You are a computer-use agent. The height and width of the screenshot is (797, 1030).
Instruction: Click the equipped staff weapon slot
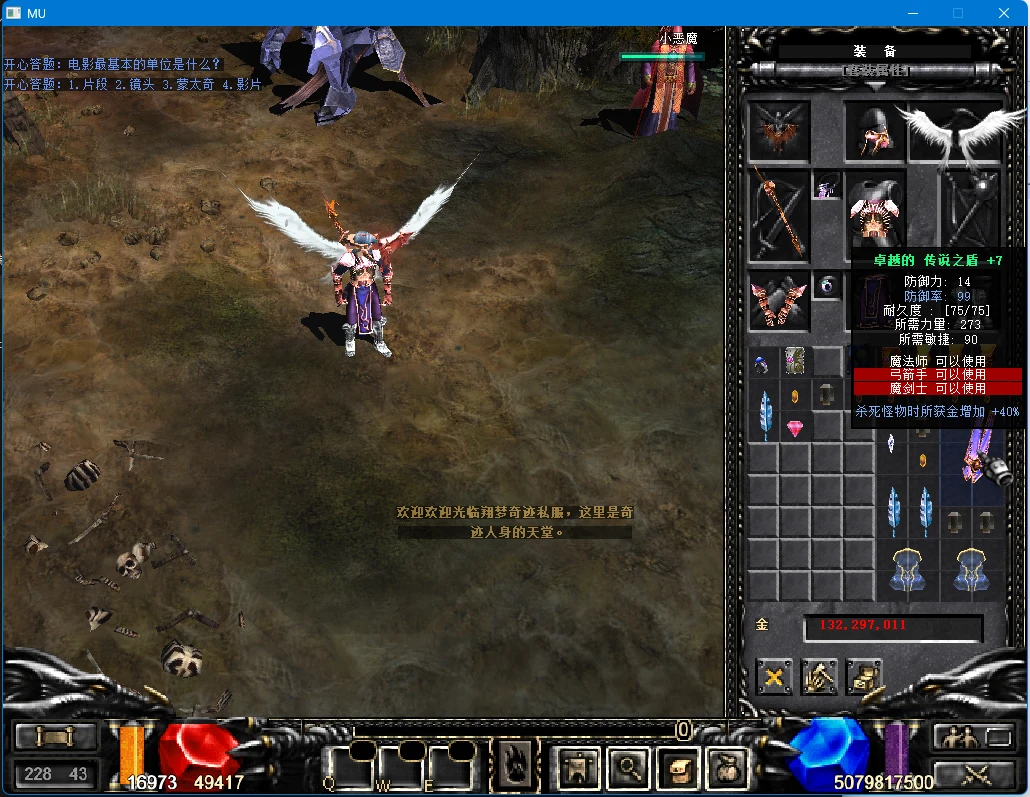[x=779, y=215]
